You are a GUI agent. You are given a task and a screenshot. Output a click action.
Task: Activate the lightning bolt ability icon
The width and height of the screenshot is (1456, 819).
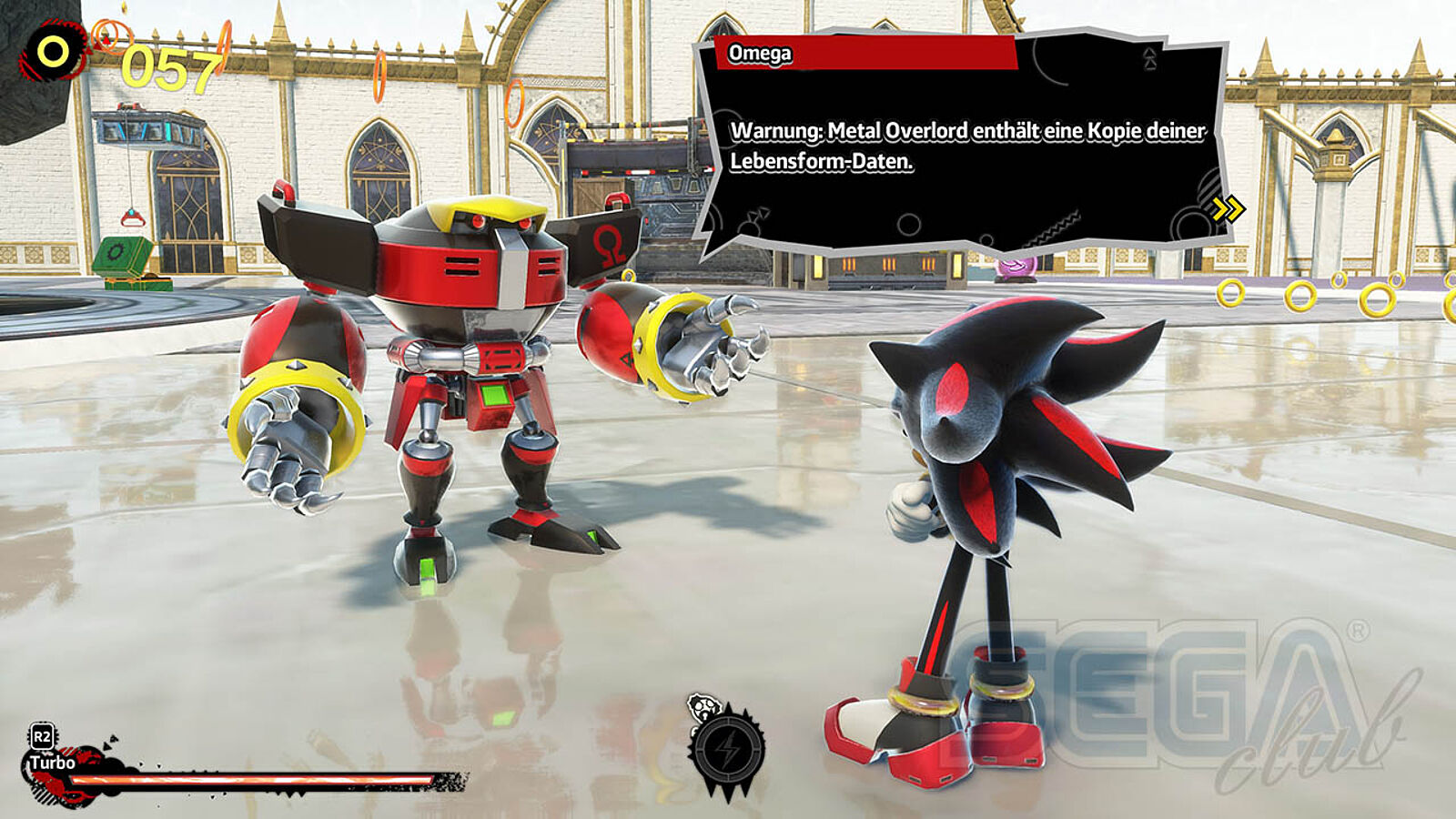tap(728, 750)
